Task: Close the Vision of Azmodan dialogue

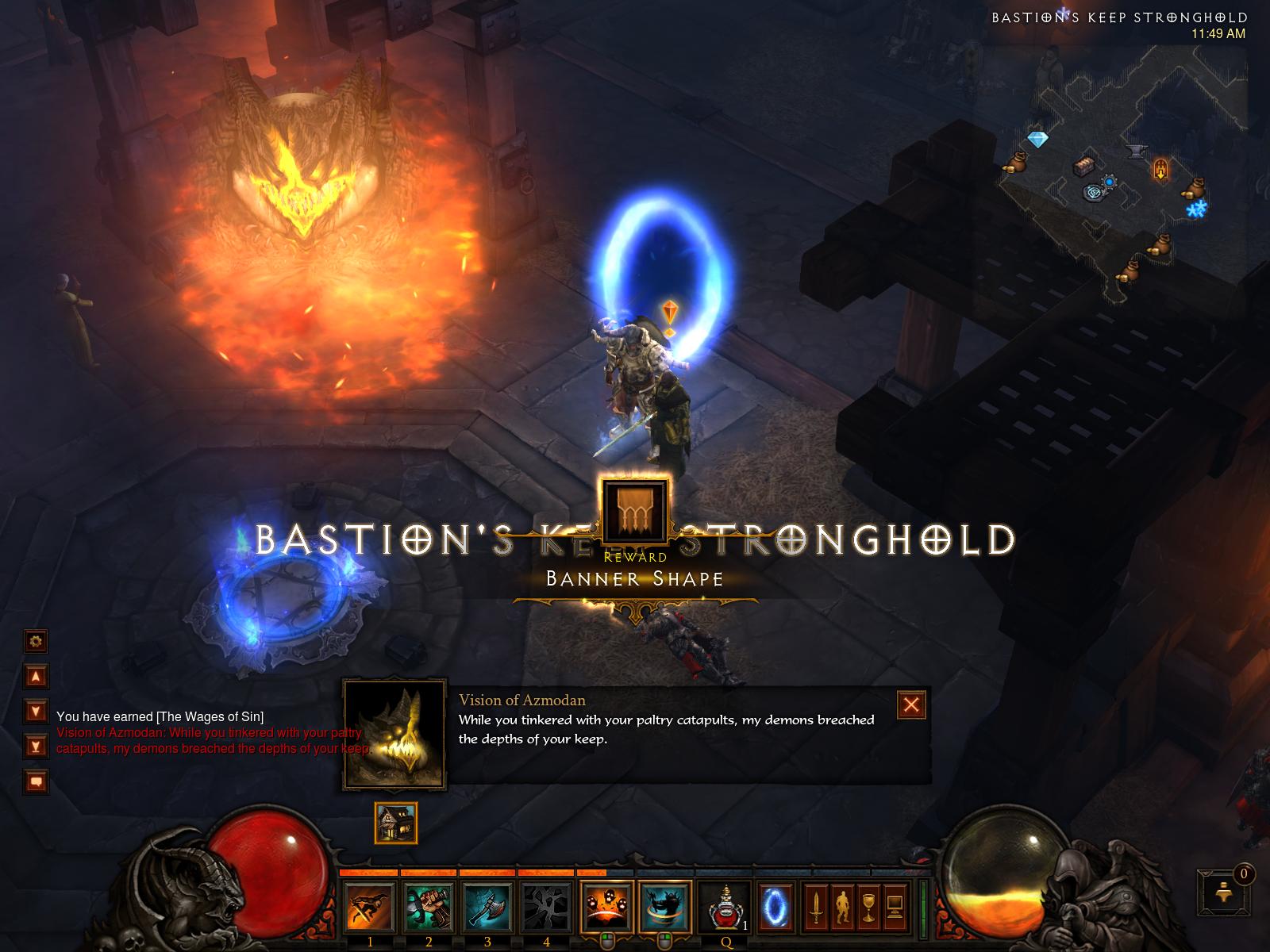Action: [911, 704]
